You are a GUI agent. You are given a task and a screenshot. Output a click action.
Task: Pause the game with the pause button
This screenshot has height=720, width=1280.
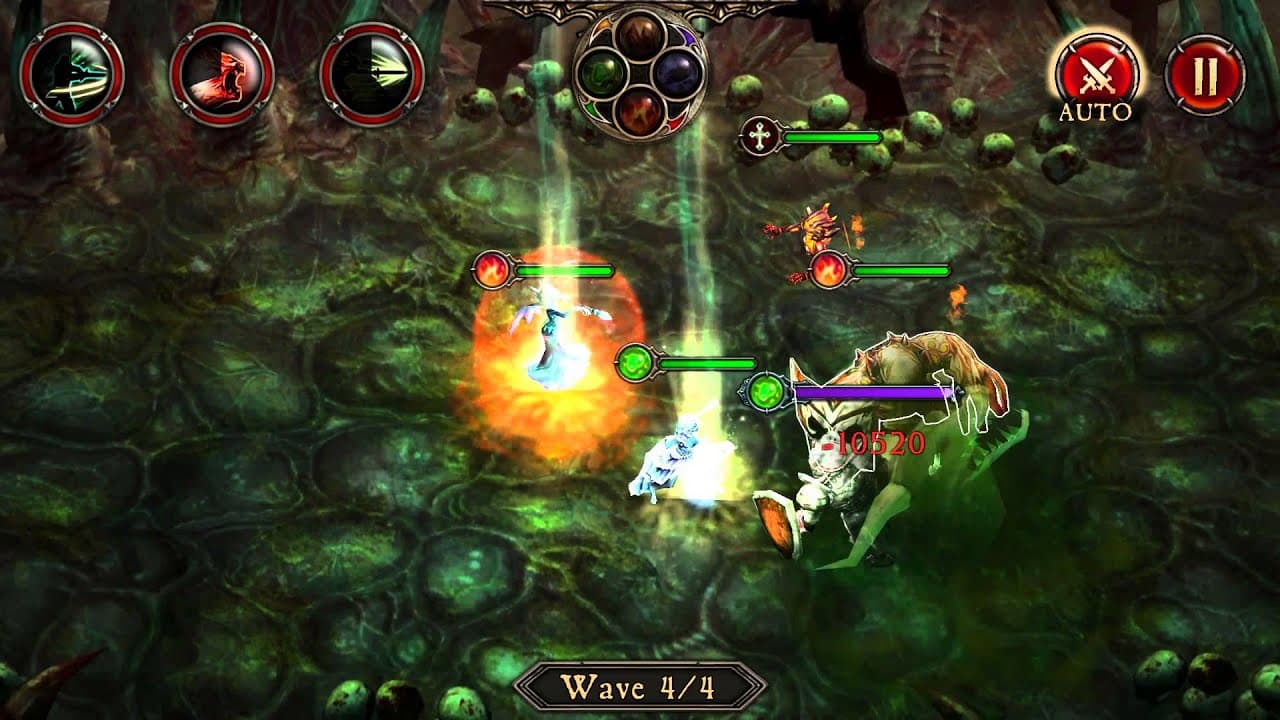tap(1205, 75)
